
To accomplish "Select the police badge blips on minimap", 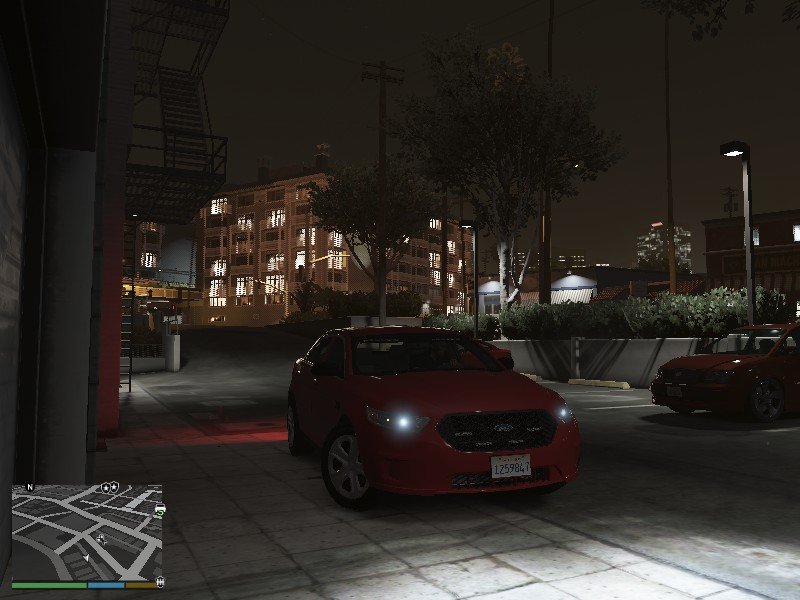I will (109, 487).
